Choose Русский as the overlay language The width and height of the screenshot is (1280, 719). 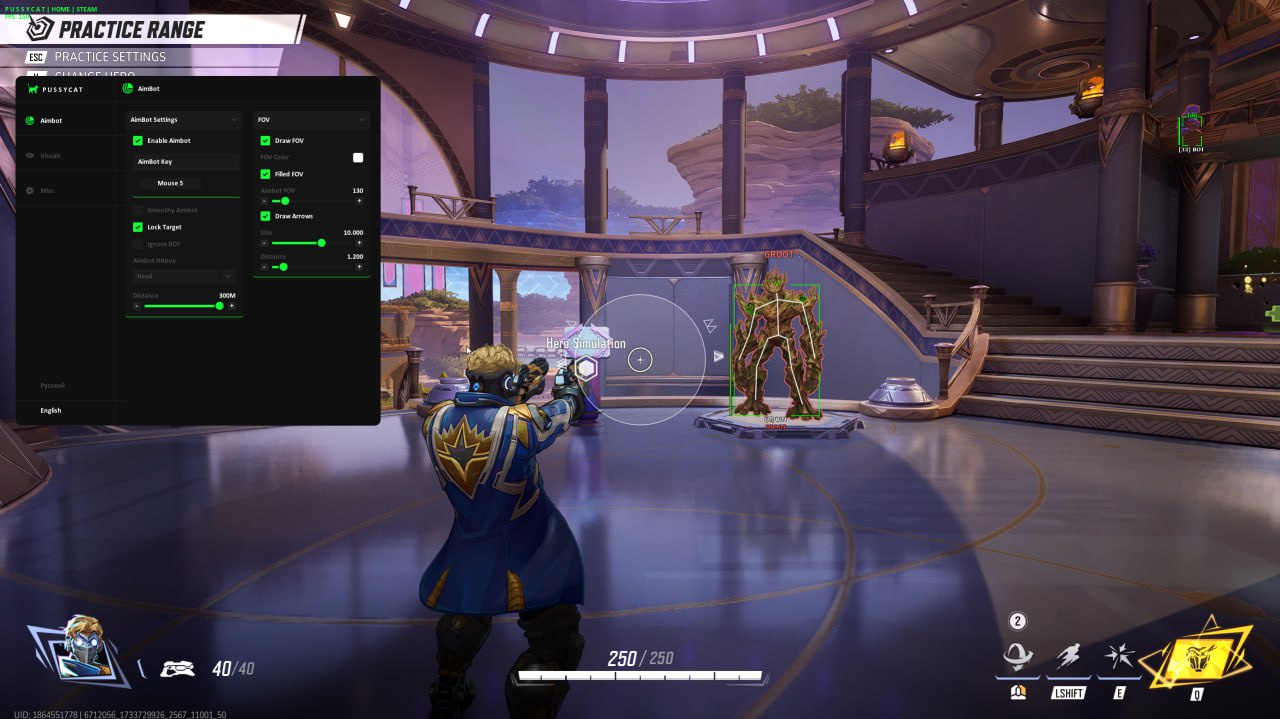52,385
